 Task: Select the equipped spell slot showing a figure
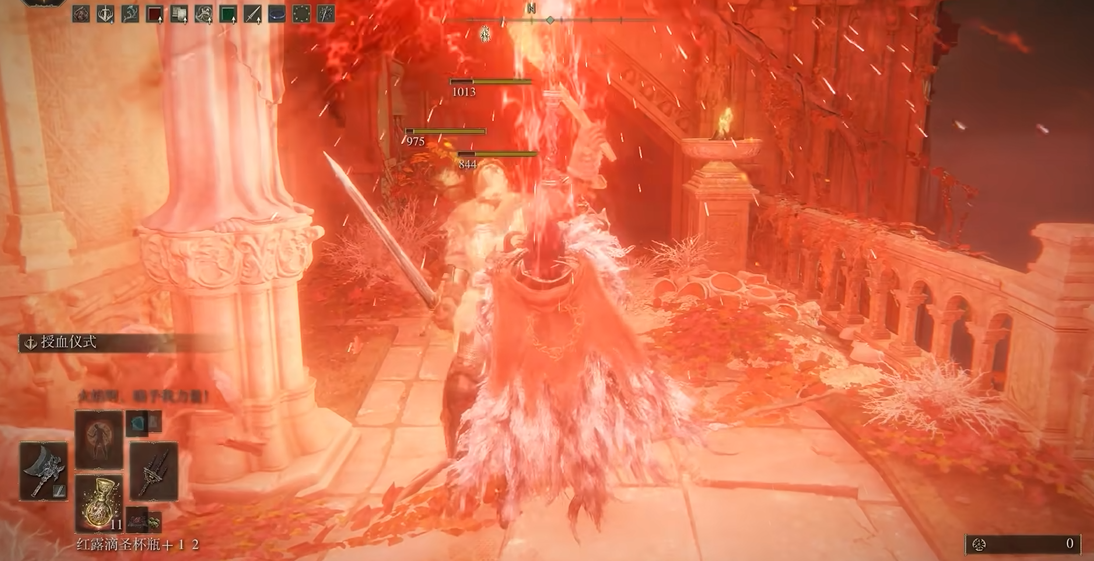[99, 439]
